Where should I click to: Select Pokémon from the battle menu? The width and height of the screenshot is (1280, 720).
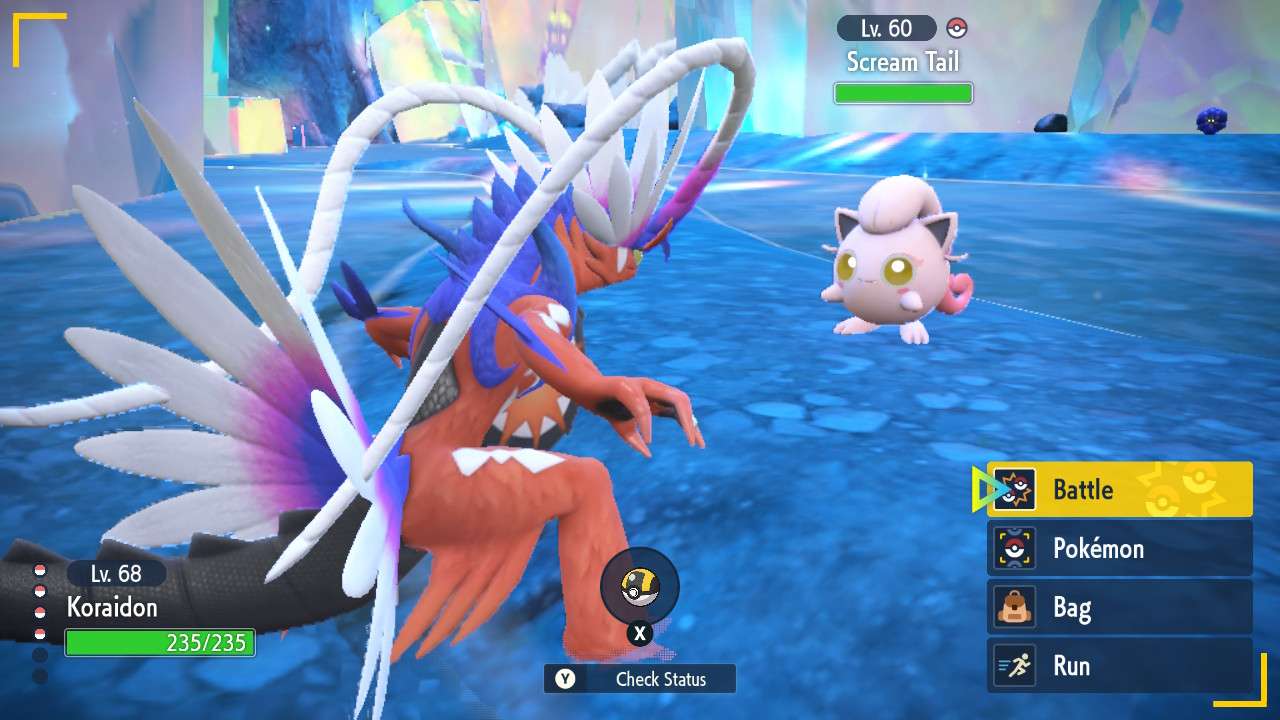1100,549
